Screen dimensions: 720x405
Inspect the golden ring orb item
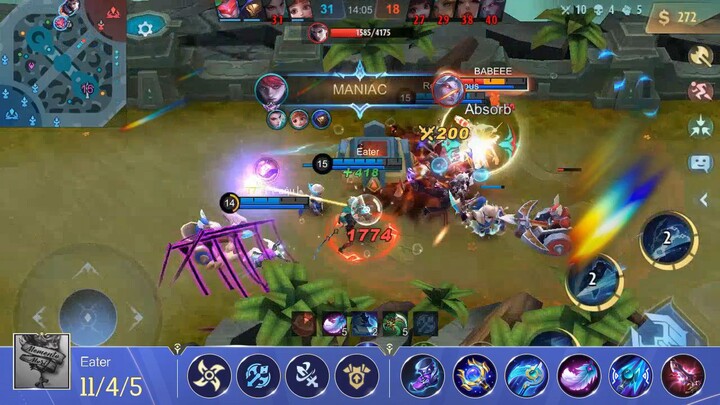coord(475,376)
